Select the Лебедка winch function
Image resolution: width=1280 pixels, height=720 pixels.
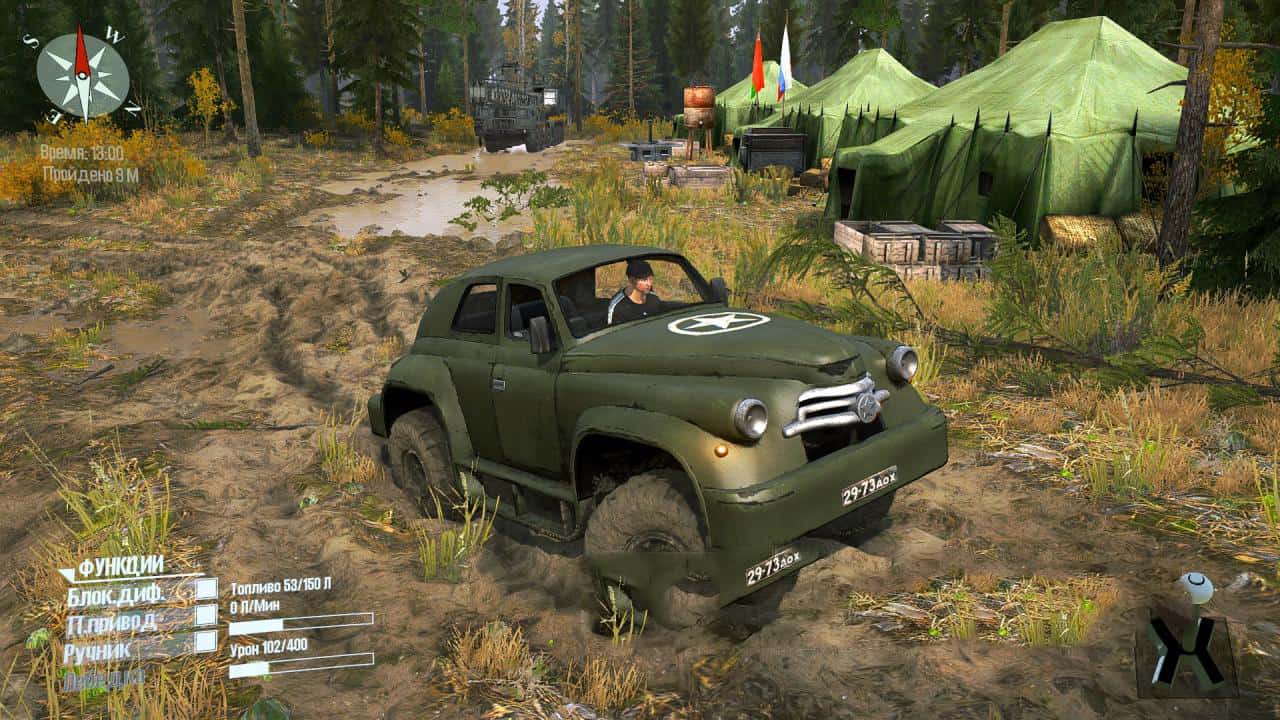(102, 678)
